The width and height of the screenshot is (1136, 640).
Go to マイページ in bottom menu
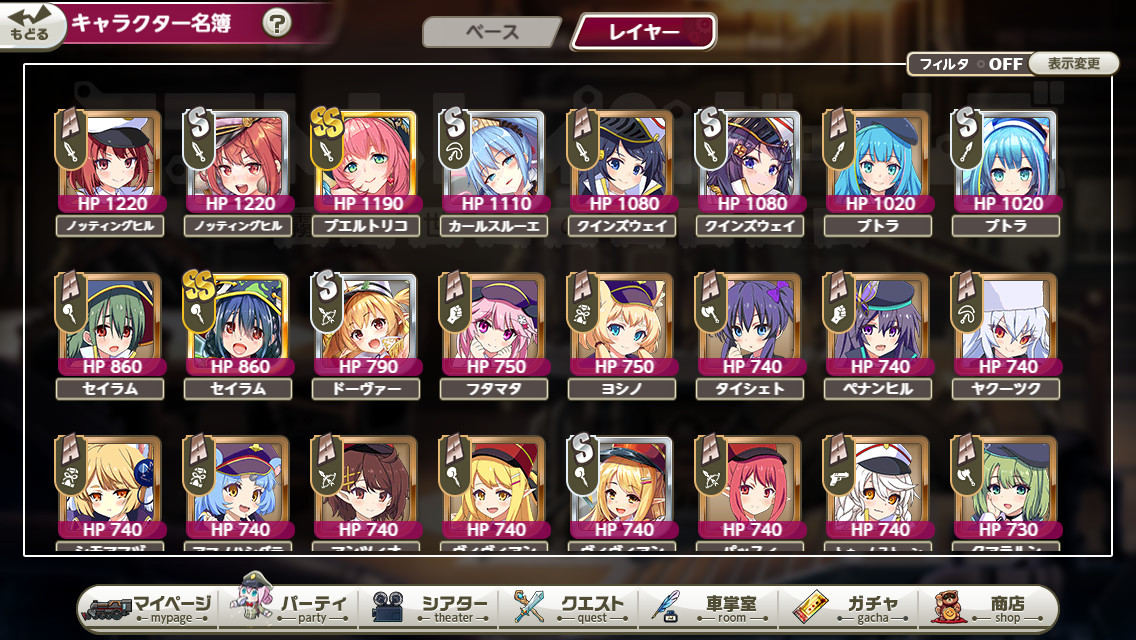click(x=148, y=608)
